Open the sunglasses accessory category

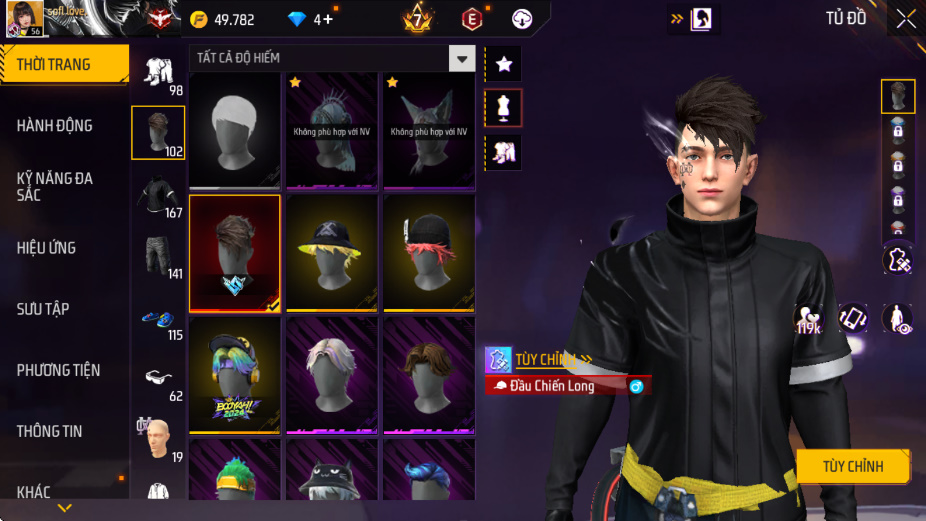click(158, 378)
